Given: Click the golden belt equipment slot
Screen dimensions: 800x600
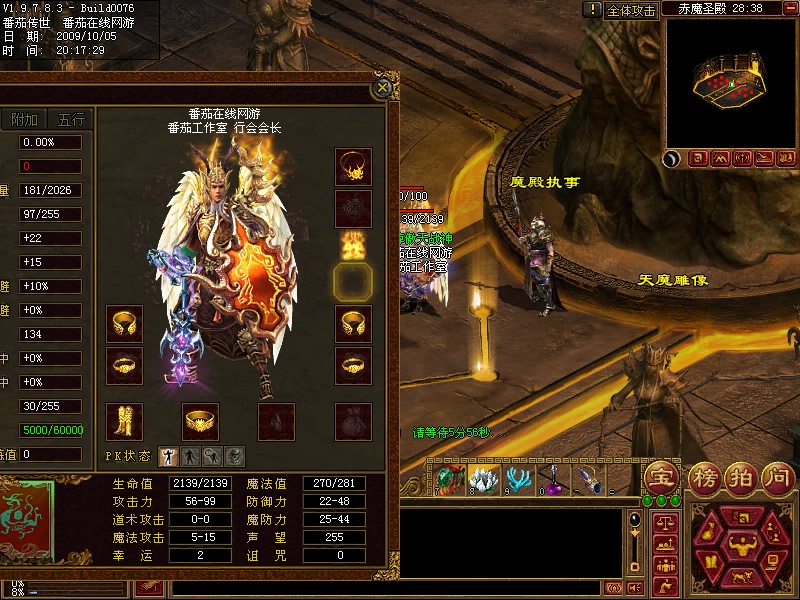Looking at the screenshot, I should [x=200, y=421].
